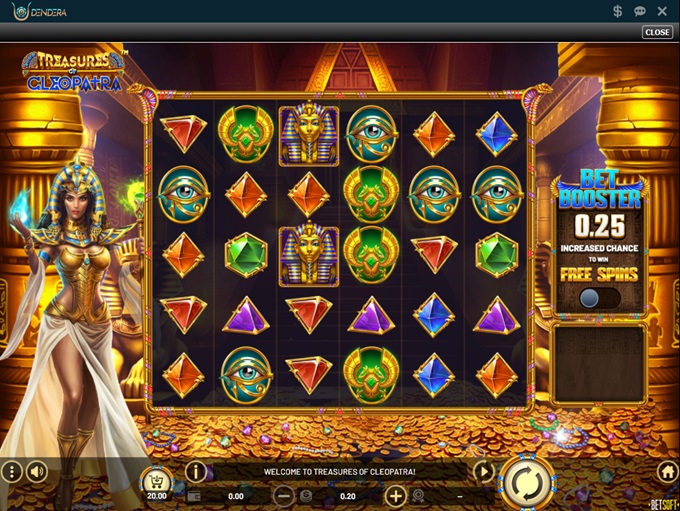
Task: Open the three-dot options menu
Action: click(11, 471)
